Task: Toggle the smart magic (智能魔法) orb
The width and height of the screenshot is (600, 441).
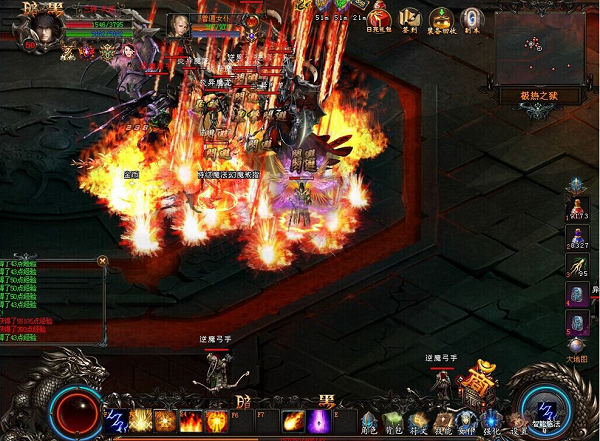Action: 546,412
